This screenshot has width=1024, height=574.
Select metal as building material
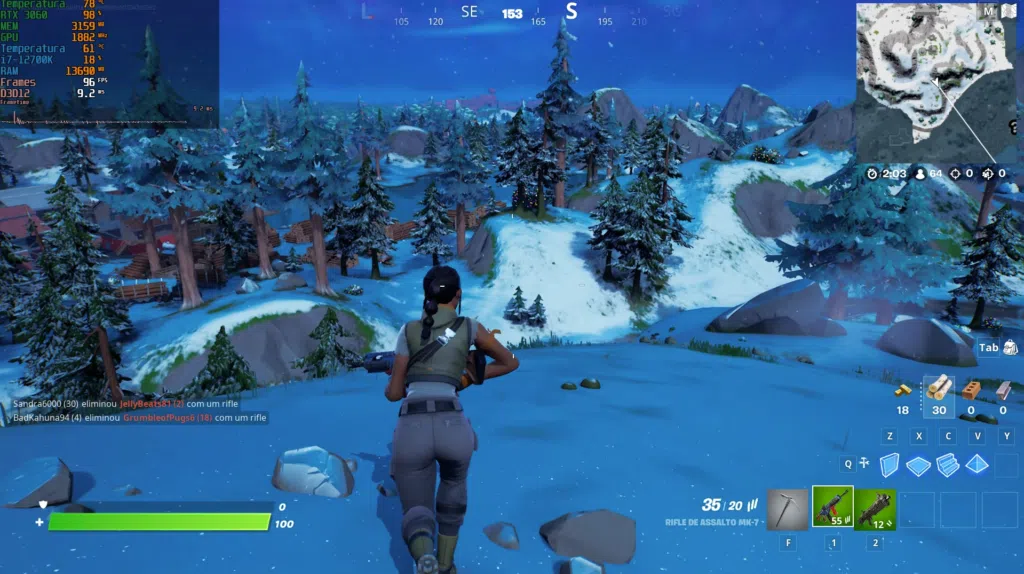pyautogui.click(x=1003, y=389)
